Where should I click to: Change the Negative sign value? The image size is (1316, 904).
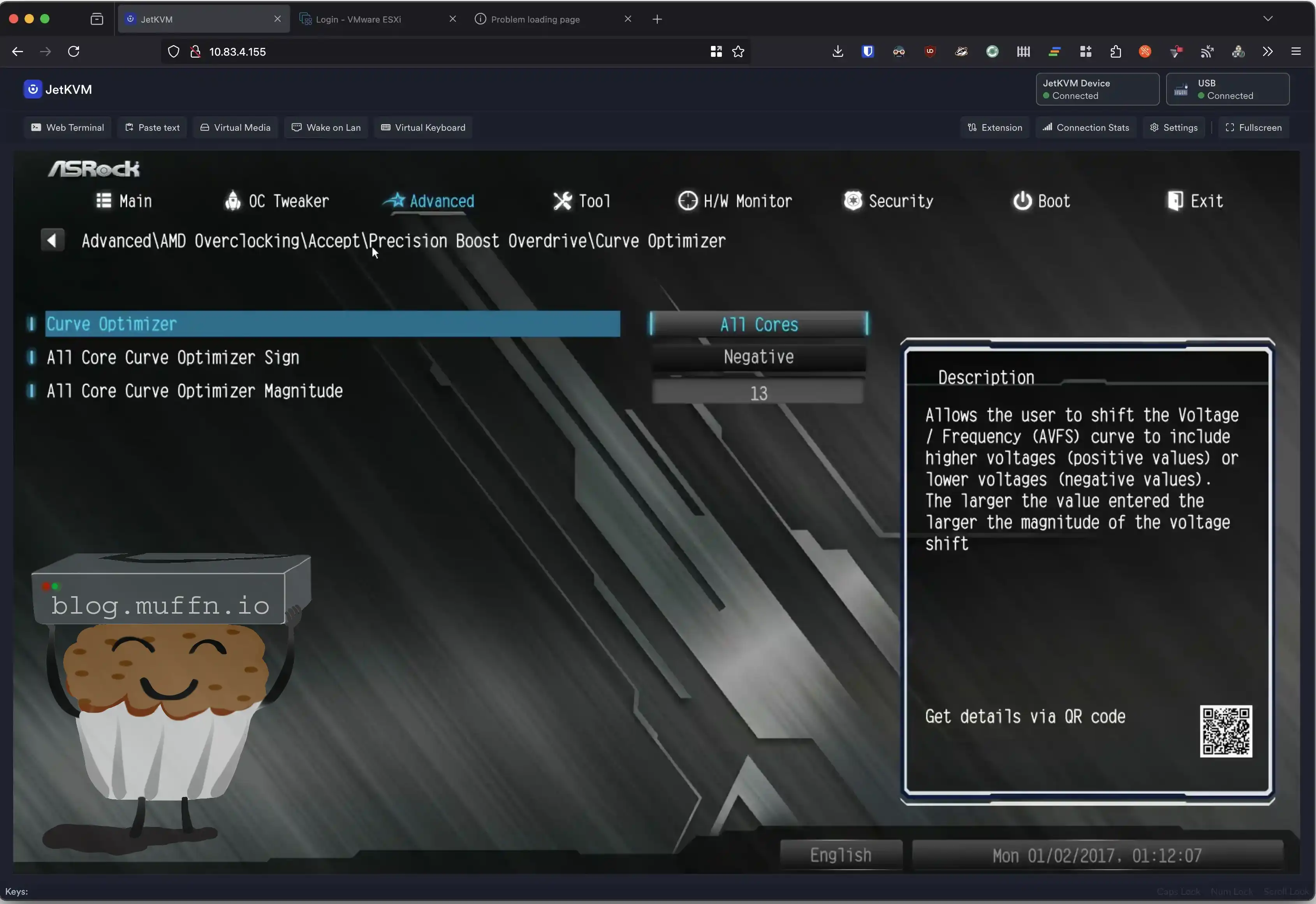click(758, 357)
